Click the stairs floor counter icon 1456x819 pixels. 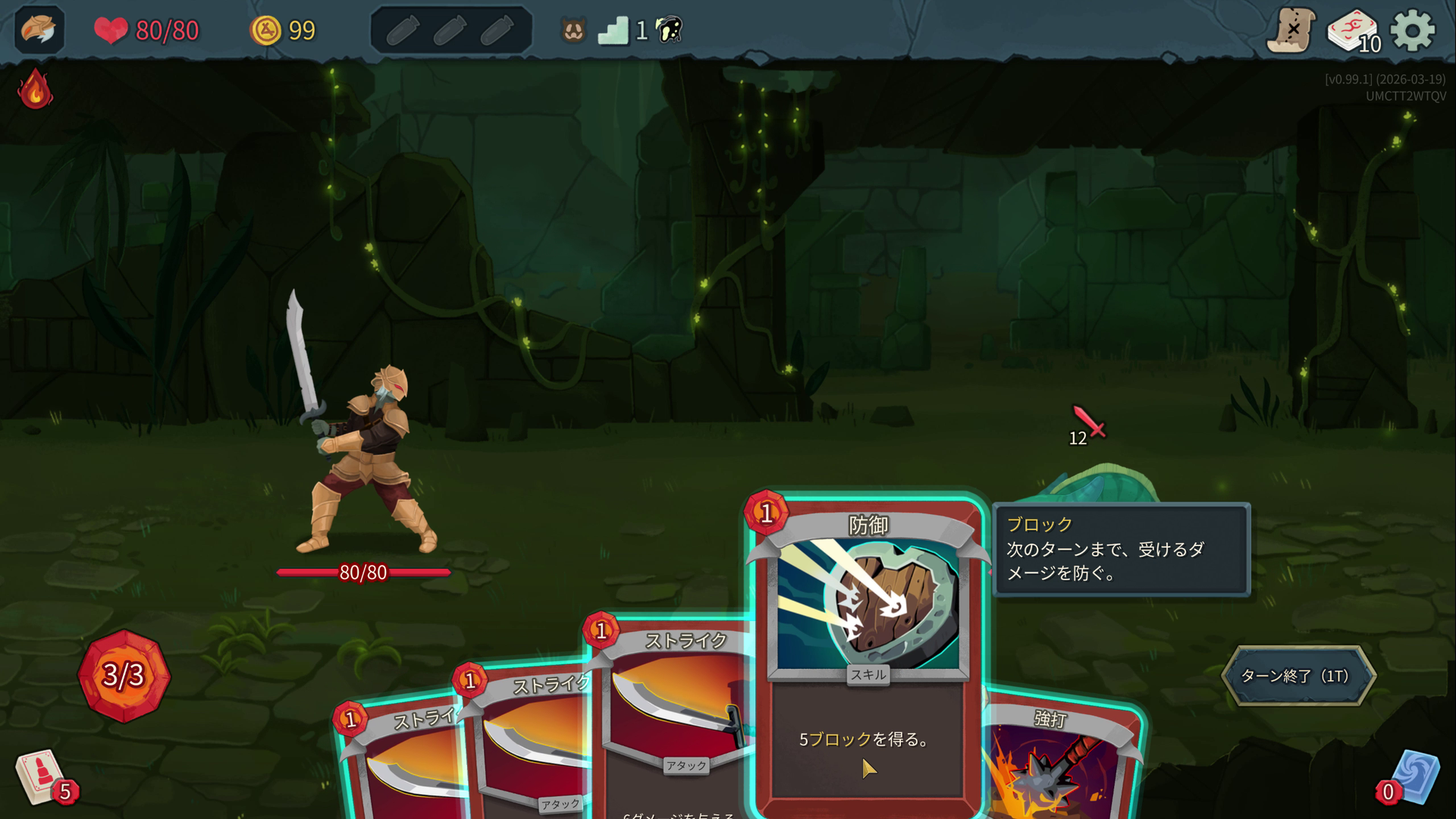click(x=616, y=30)
